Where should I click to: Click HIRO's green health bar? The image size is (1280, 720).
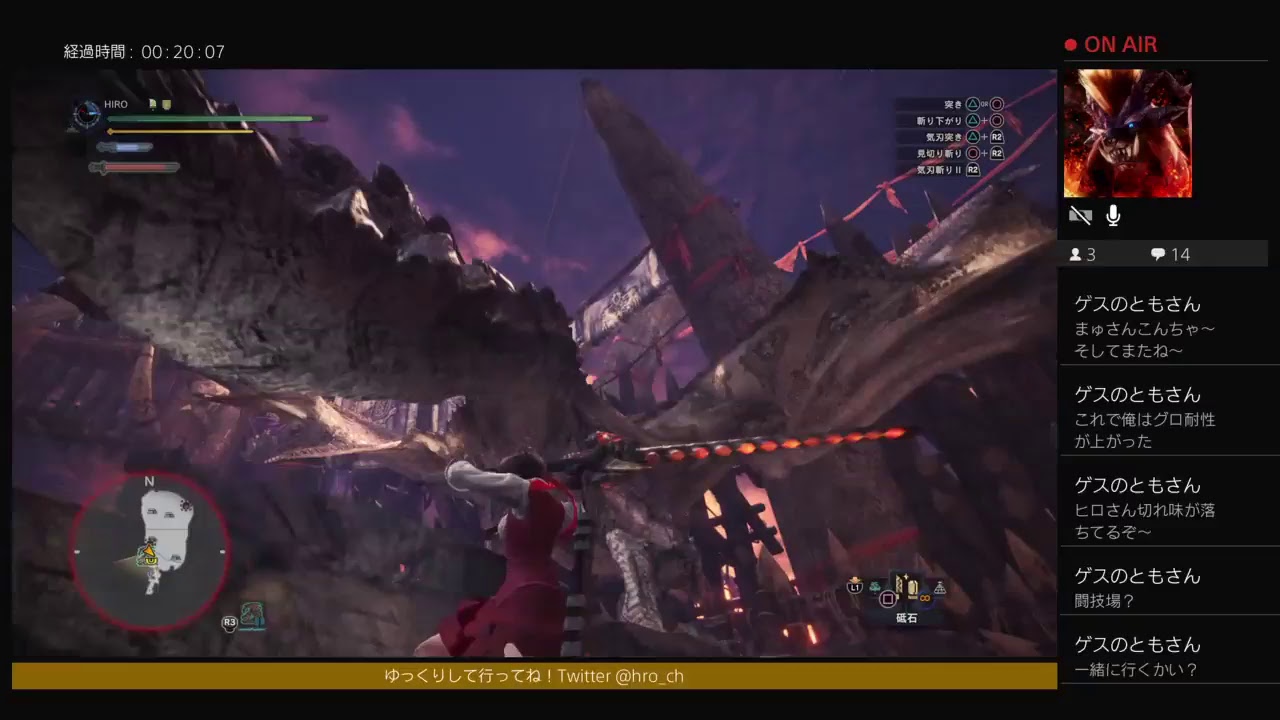coord(210,119)
